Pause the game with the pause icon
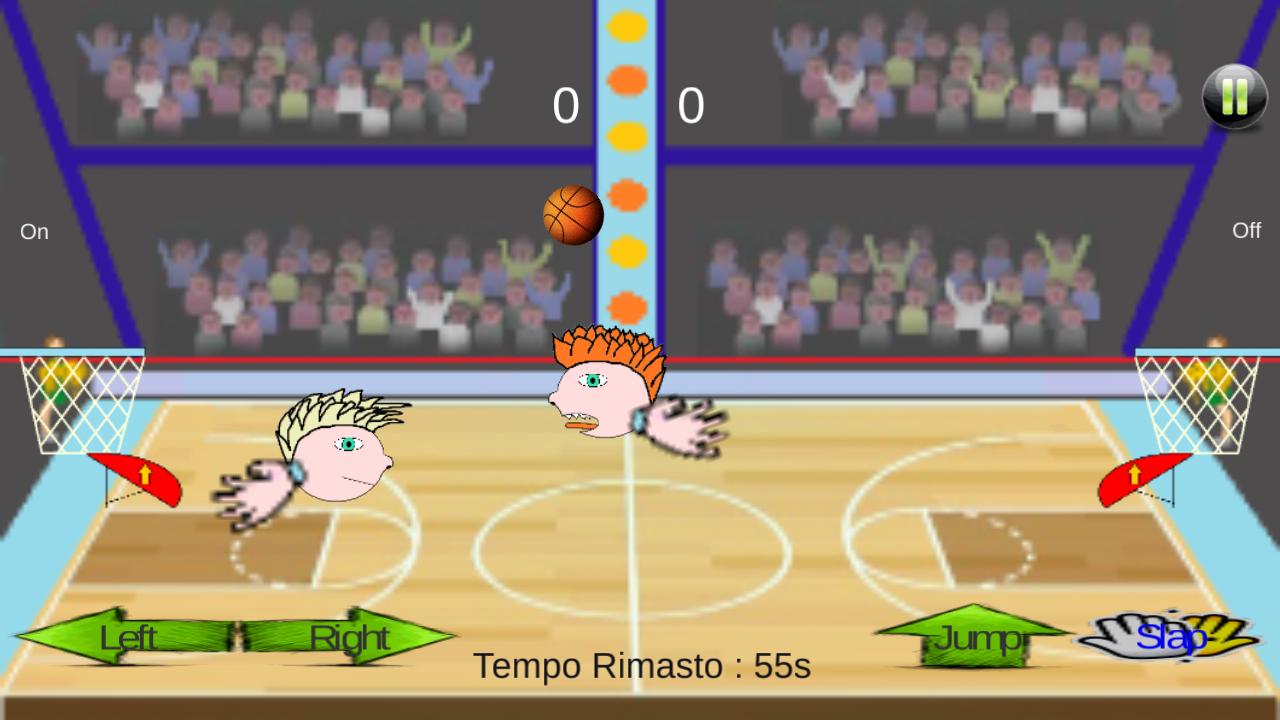Image resolution: width=1280 pixels, height=720 pixels. pos(1234,95)
